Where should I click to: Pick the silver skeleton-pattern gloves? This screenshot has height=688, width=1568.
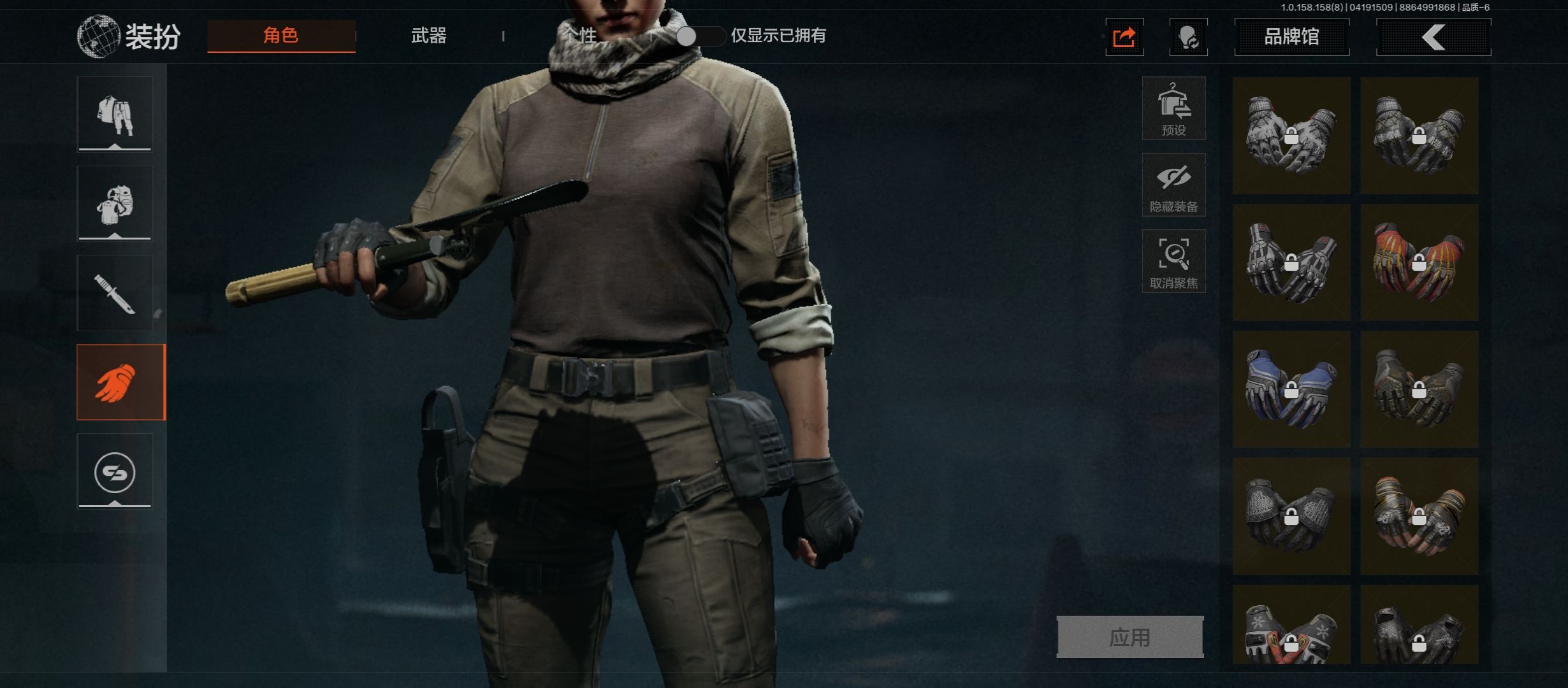[x=1291, y=262]
